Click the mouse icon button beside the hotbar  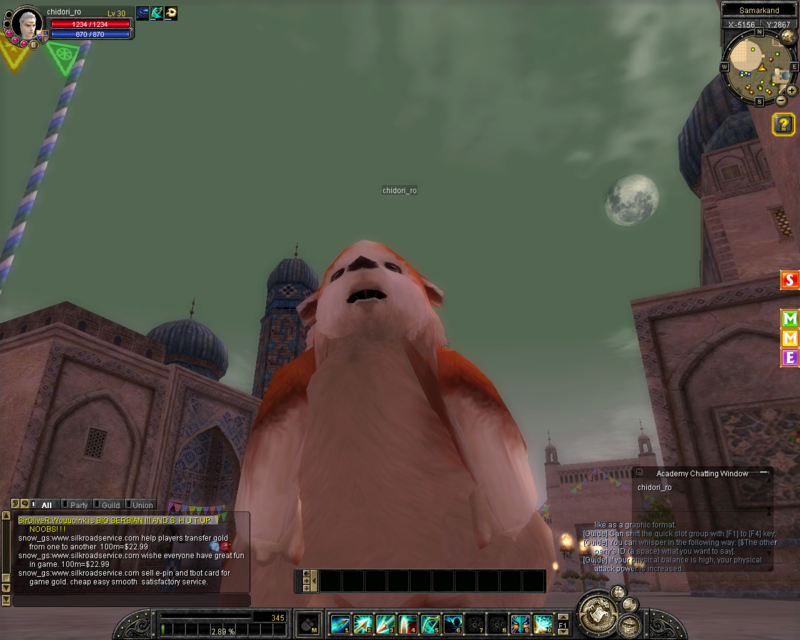[309, 623]
